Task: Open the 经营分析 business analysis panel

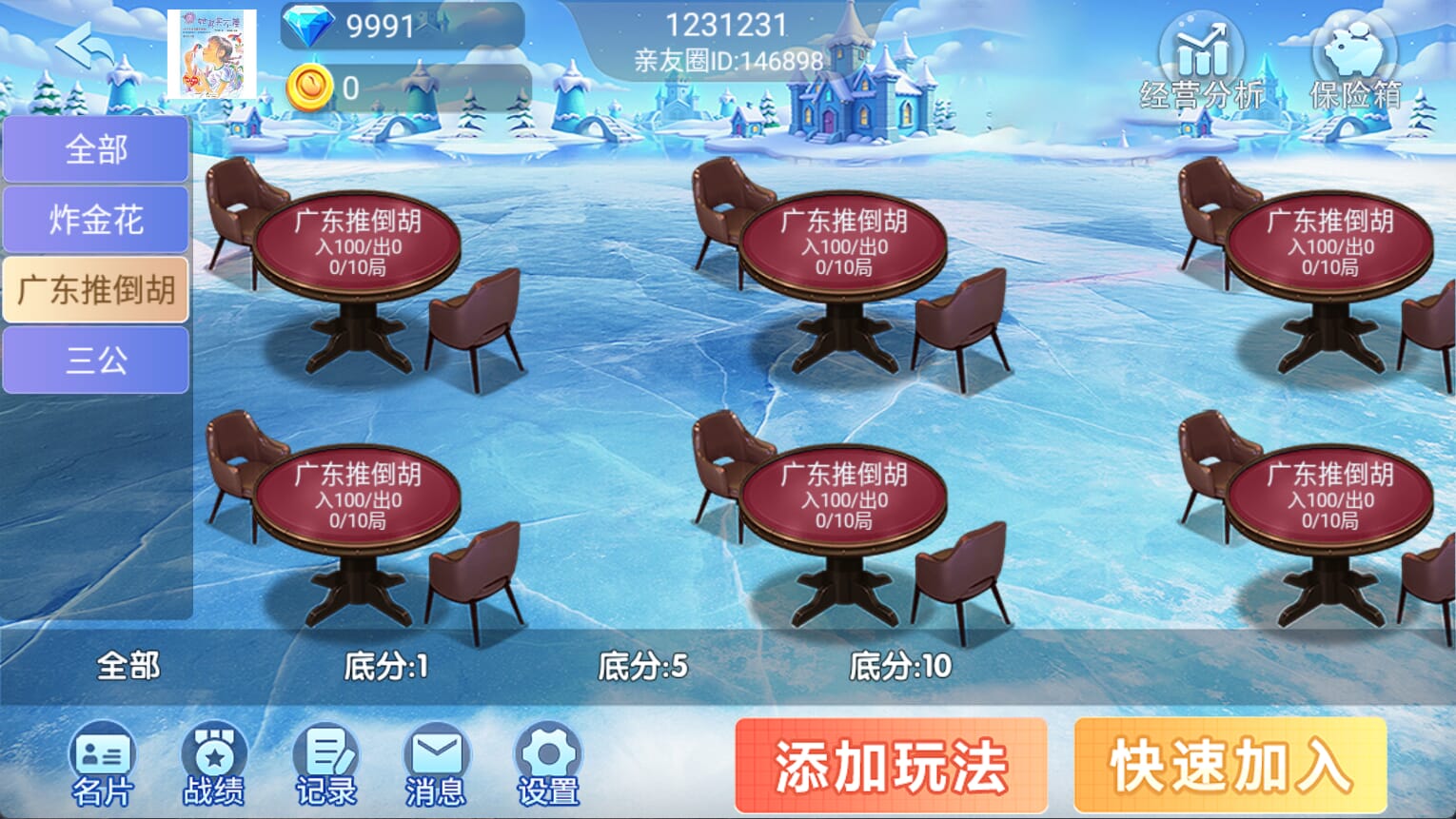Action: [x=1200, y=57]
